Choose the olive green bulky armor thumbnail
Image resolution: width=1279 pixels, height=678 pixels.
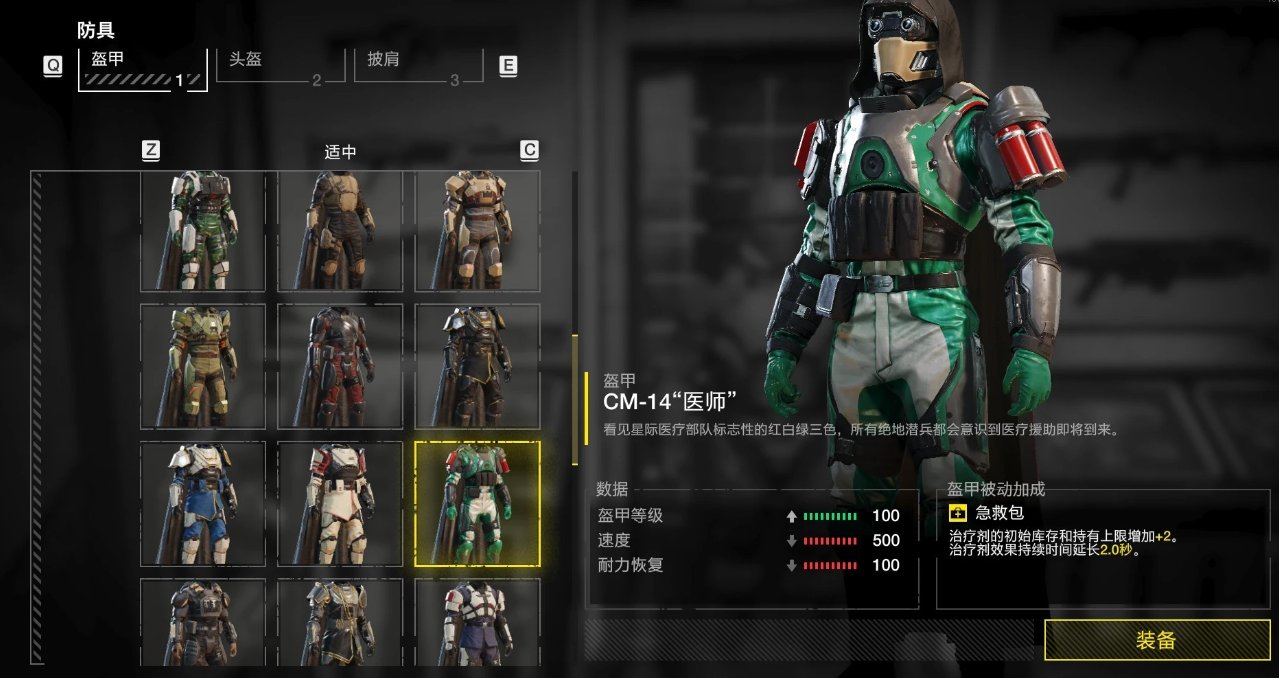point(203,367)
